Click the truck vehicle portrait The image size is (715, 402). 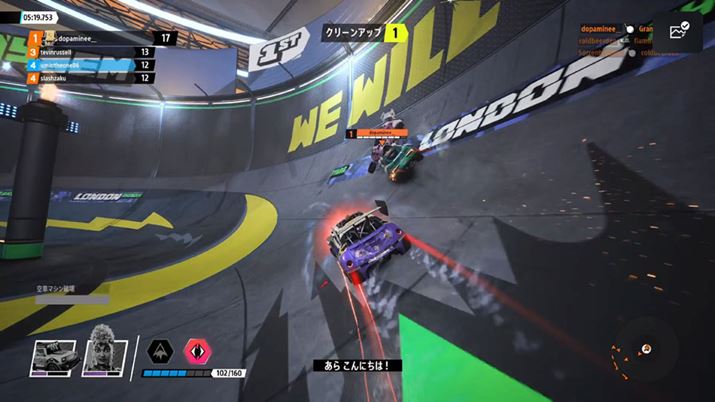(52, 354)
